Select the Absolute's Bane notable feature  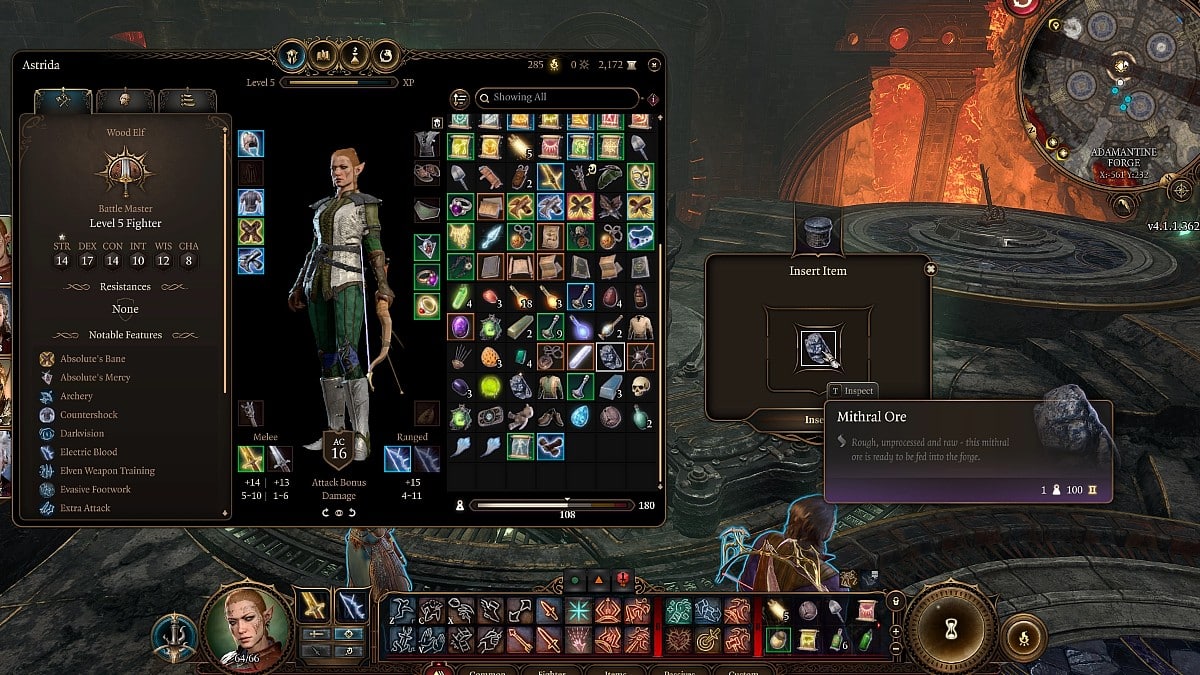click(91, 359)
